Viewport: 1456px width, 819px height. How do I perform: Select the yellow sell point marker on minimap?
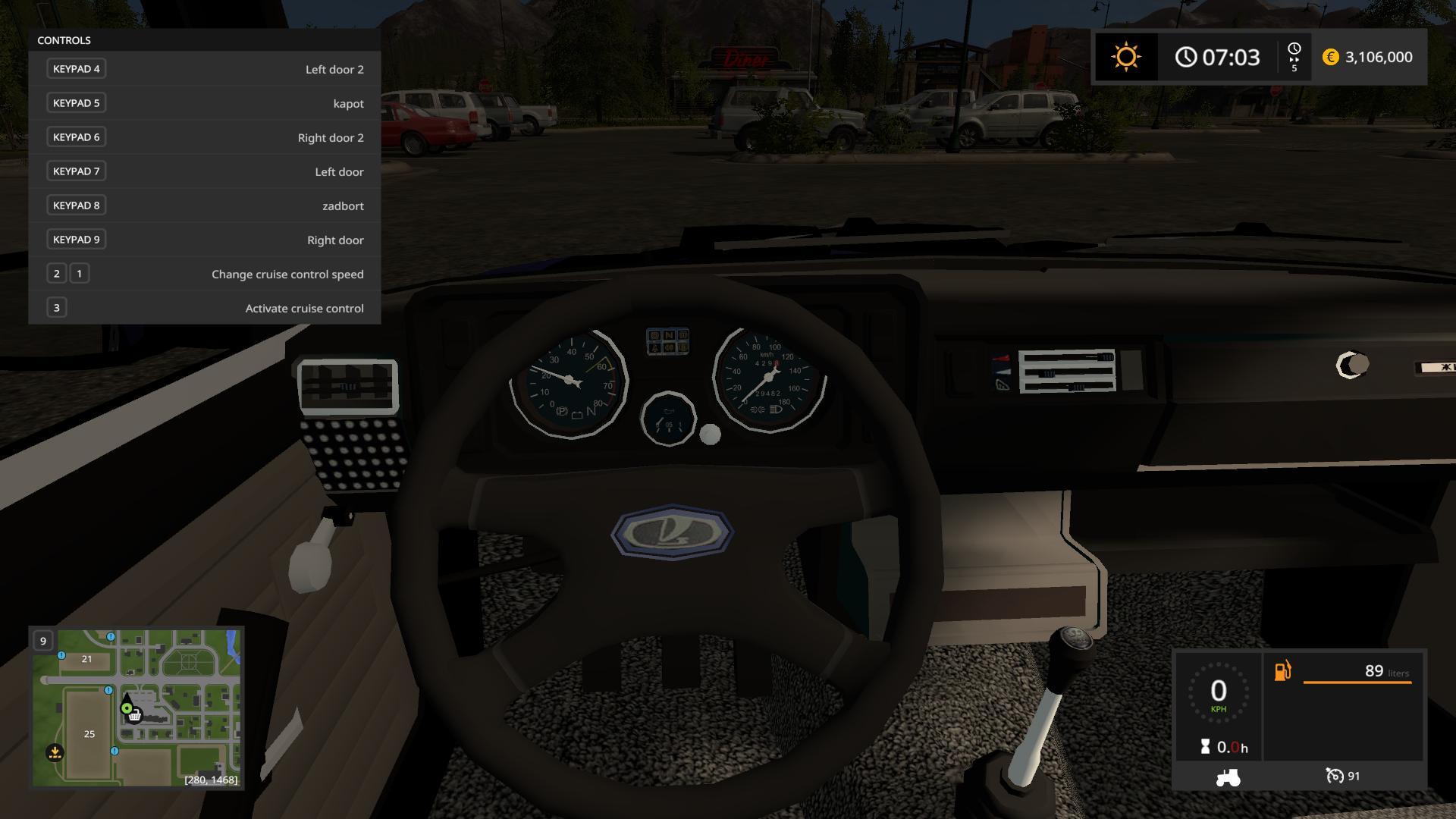[55, 752]
